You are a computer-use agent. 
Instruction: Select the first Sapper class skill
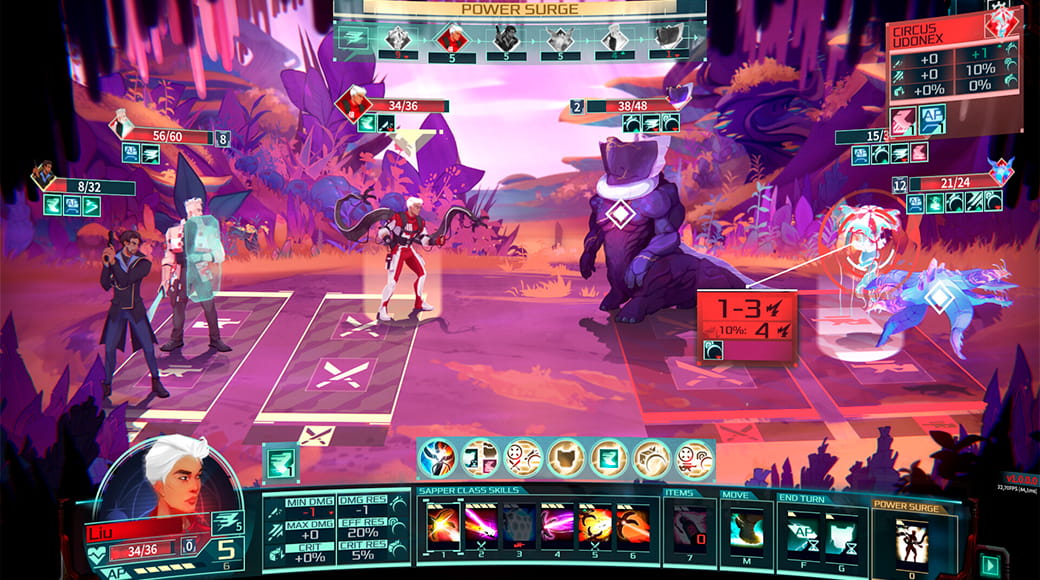tap(441, 526)
